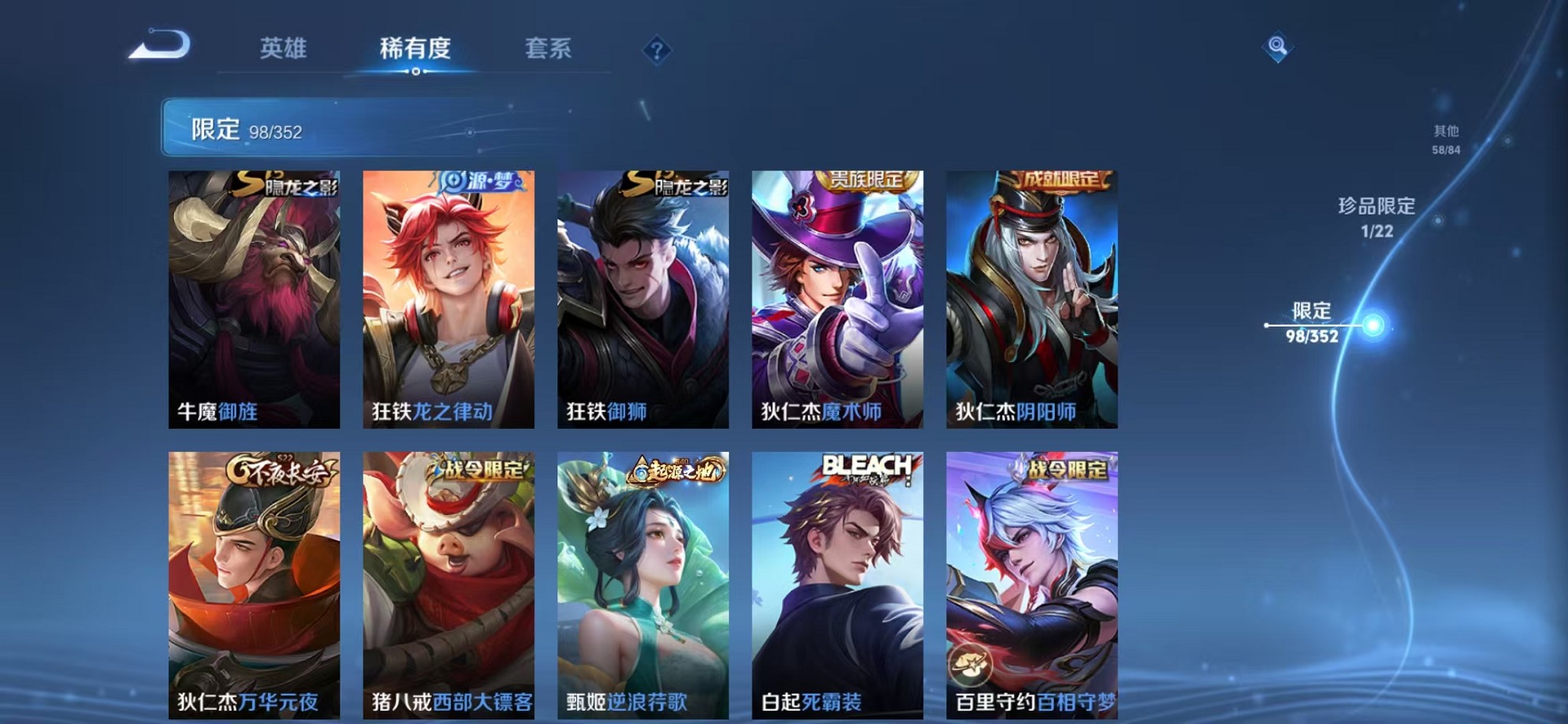Viewport: 1568px width, 724px height.
Task: Switch to the 套系 tab
Action: point(550,48)
